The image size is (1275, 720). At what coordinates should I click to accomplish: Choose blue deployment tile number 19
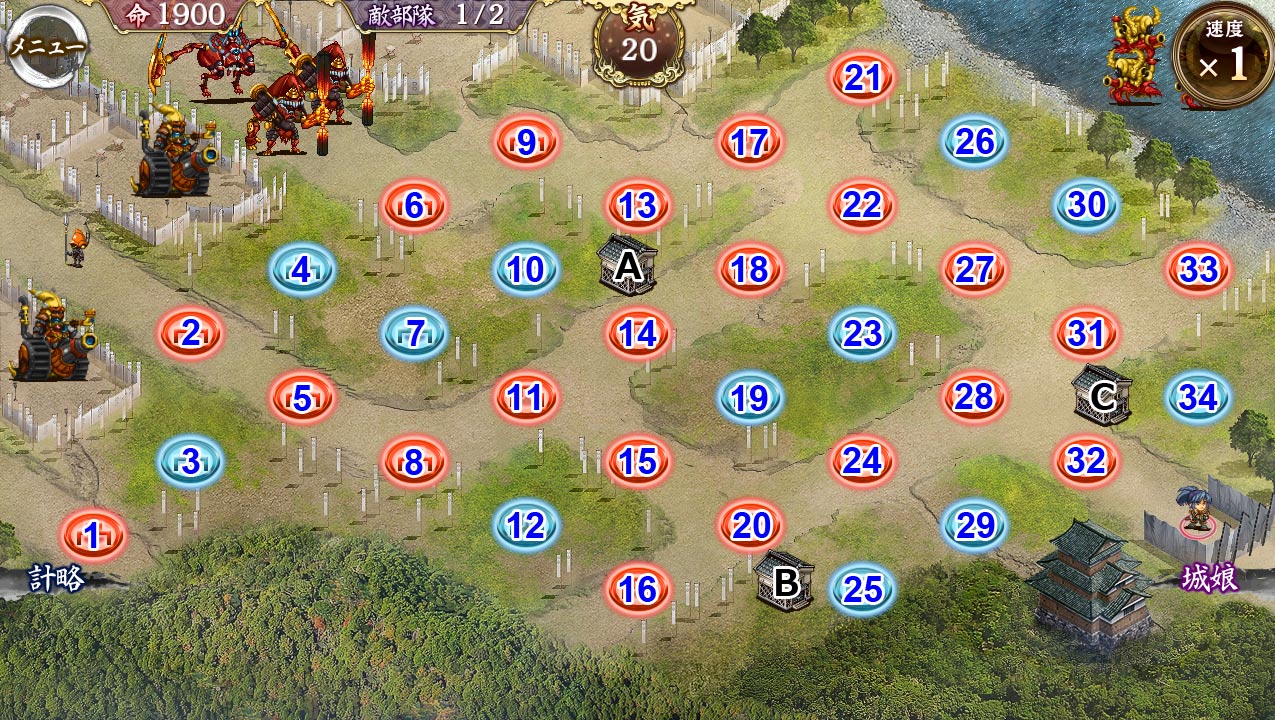(x=749, y=399)
